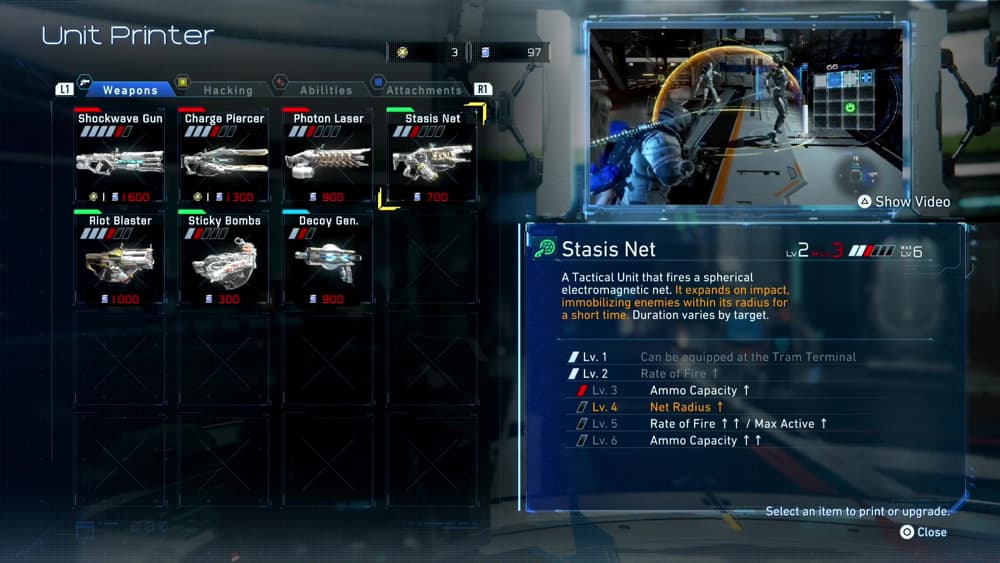
Task: Switch to the Weapons tab
Action: (129, 90)
